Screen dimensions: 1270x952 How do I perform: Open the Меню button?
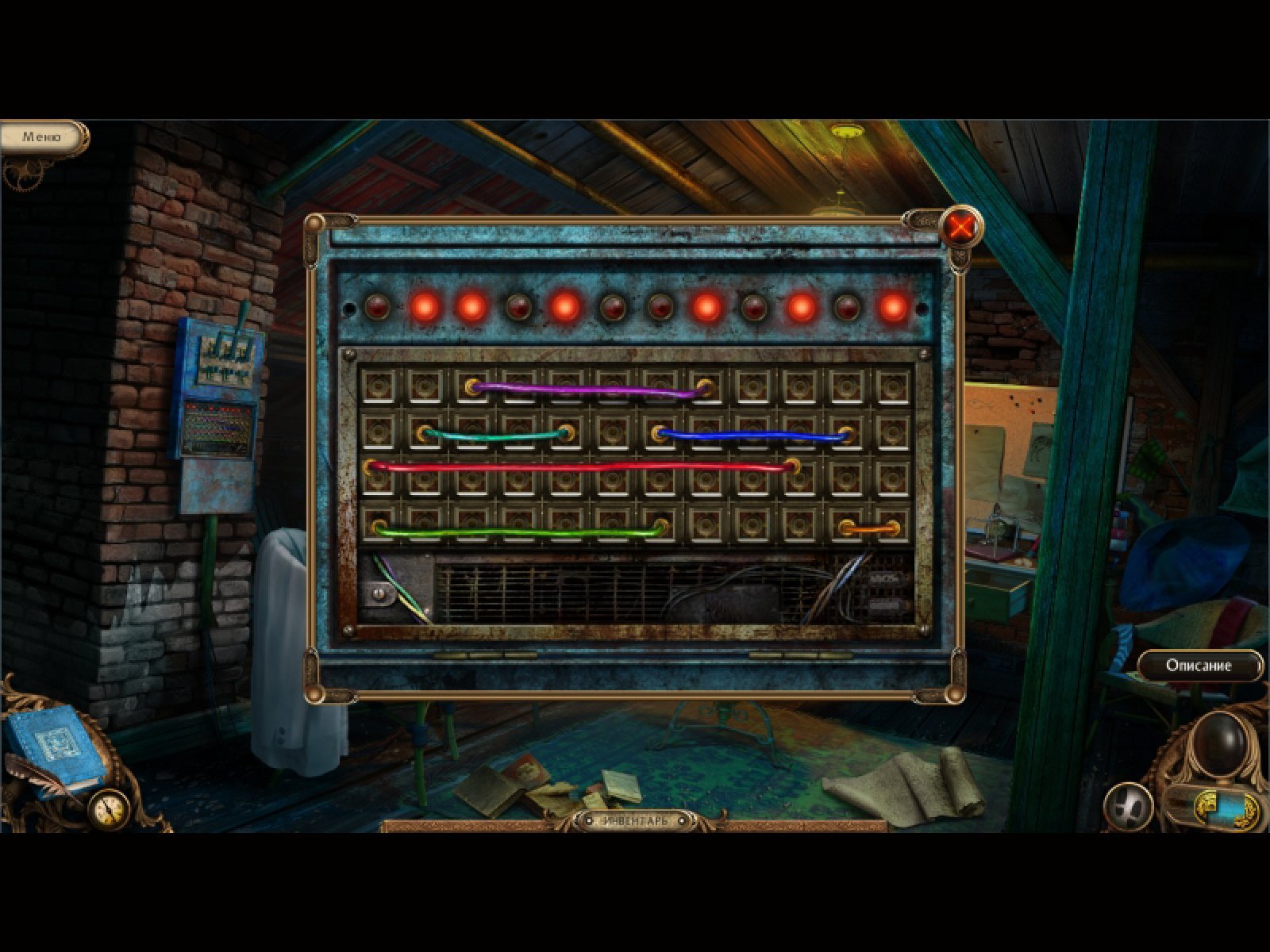(41, 136)
